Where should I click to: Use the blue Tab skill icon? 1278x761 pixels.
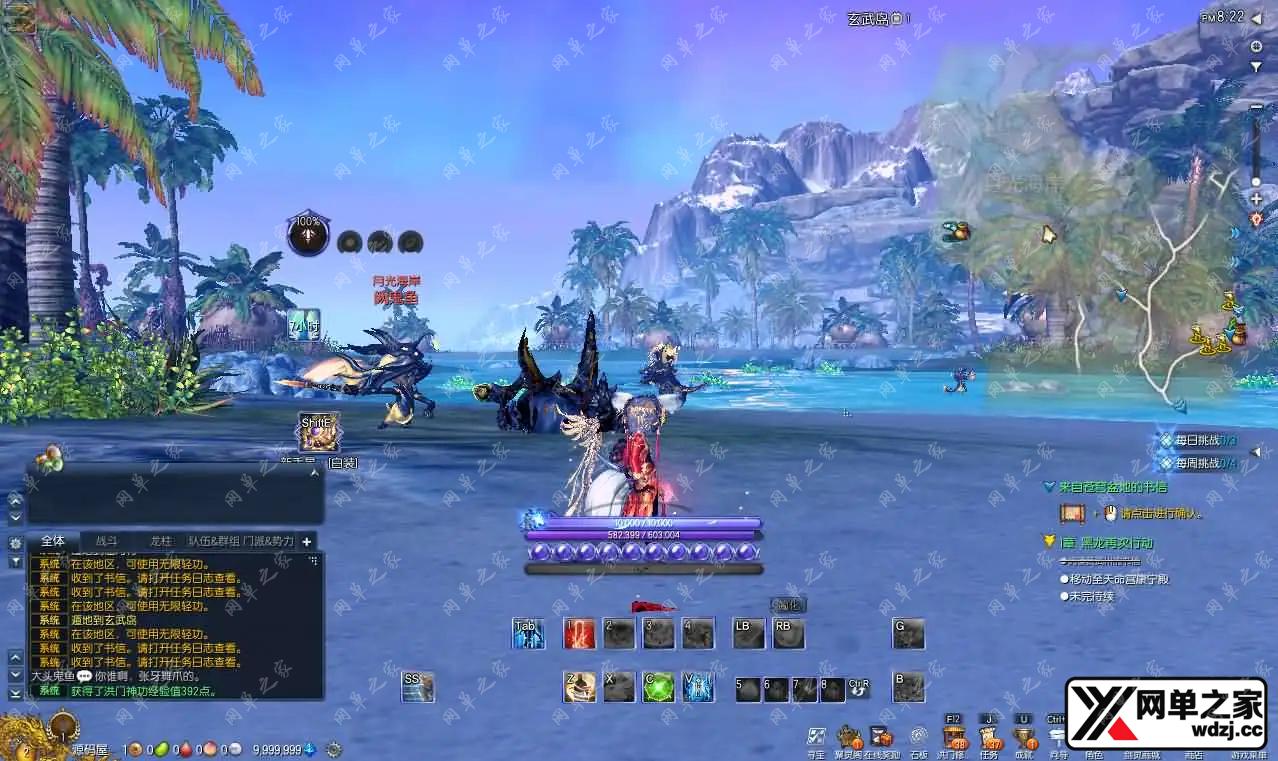click(528, 633)
